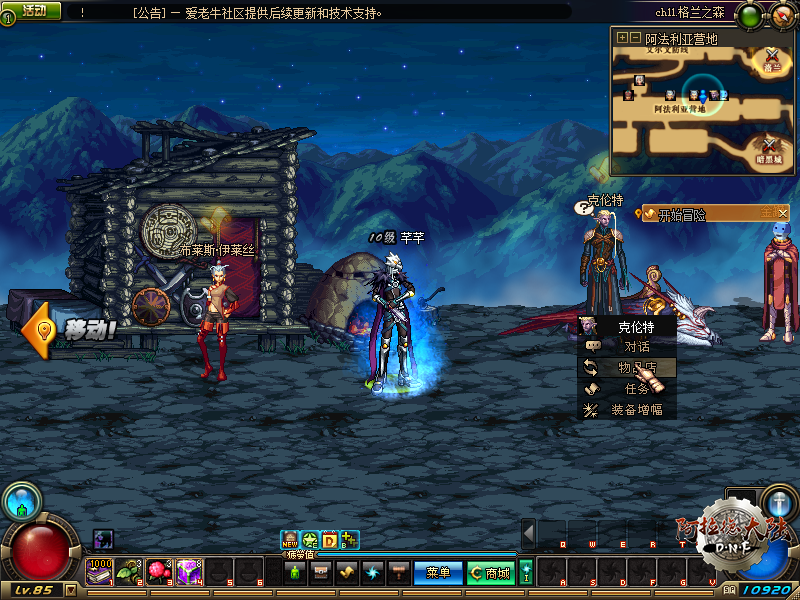Viewport: 800px width, 600px height.
Task: Open the 商城 mall shop button
Action: click(491, 573)
